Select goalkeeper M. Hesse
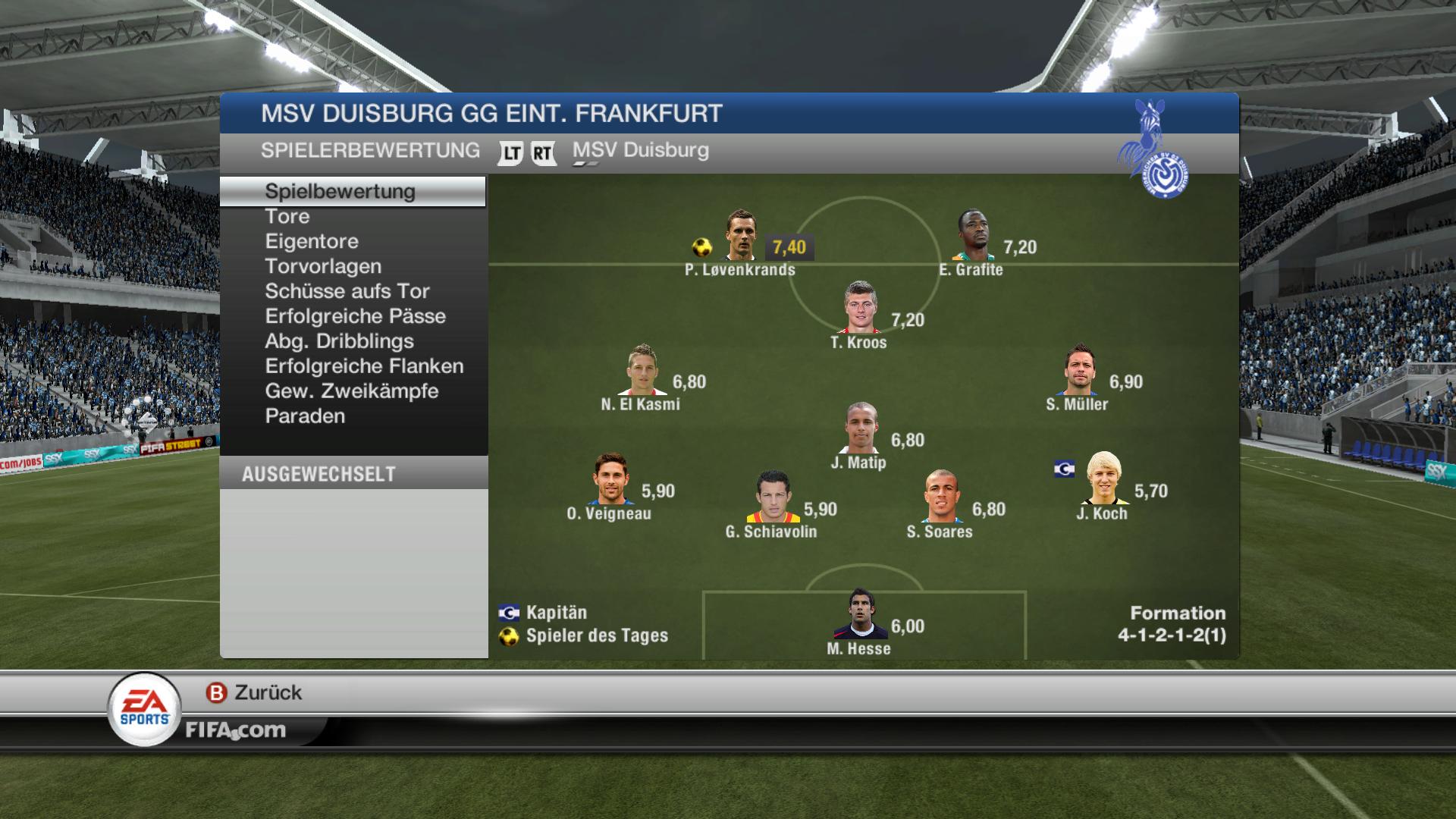1456x819 pixels. 860,615
